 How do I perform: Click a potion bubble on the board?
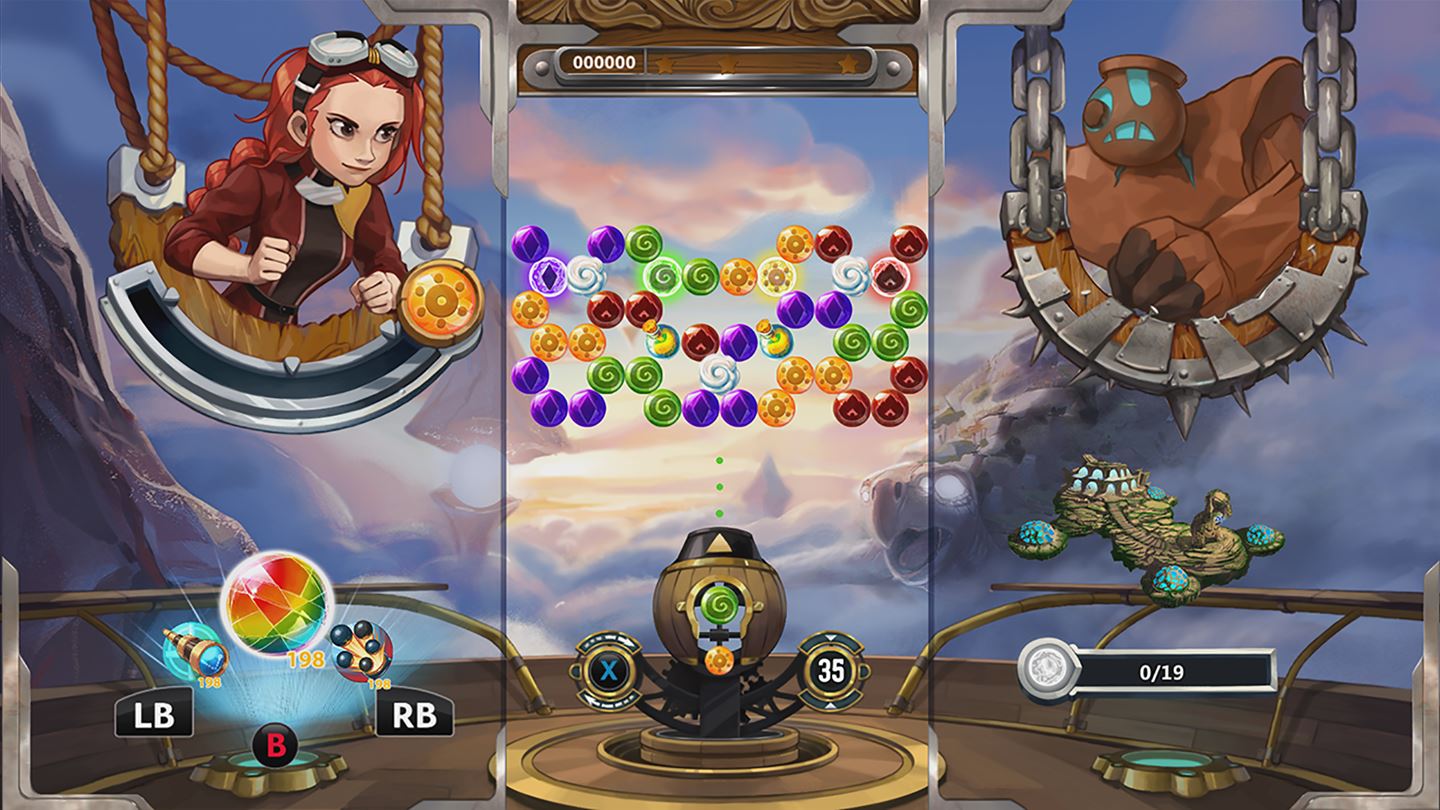click(661, 342)
